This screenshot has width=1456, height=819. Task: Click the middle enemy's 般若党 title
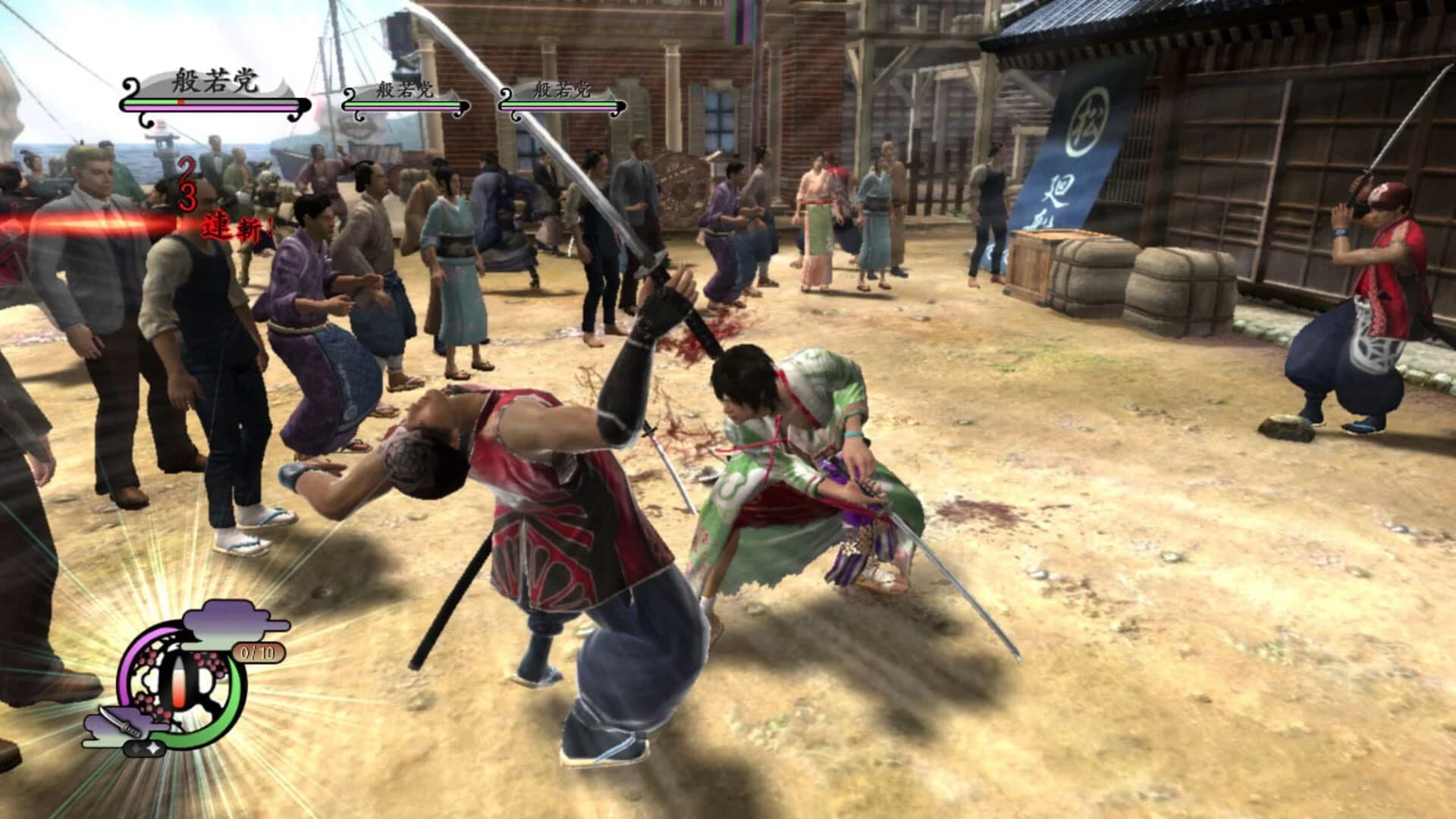404,88
